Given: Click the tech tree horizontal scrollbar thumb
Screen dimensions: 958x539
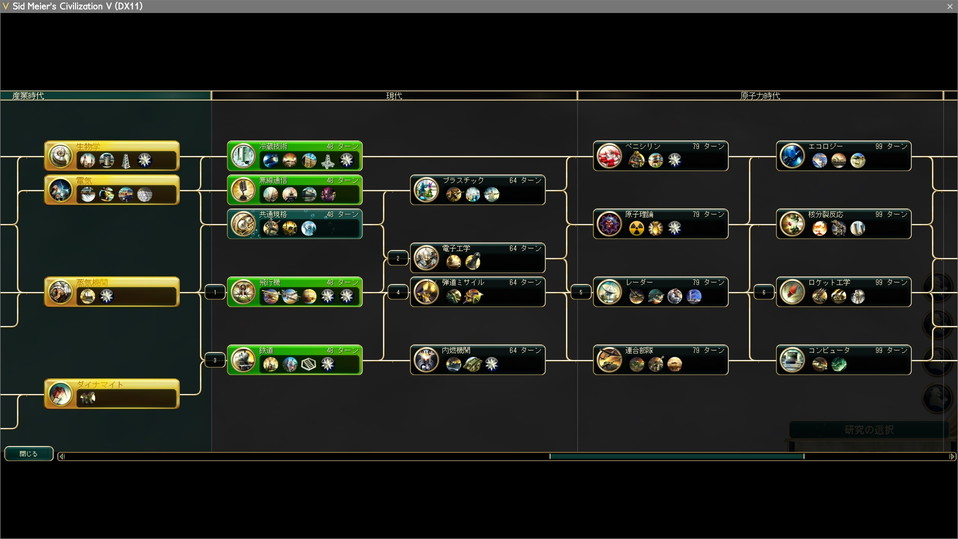Looking at the screenshot, I should 676,457.
